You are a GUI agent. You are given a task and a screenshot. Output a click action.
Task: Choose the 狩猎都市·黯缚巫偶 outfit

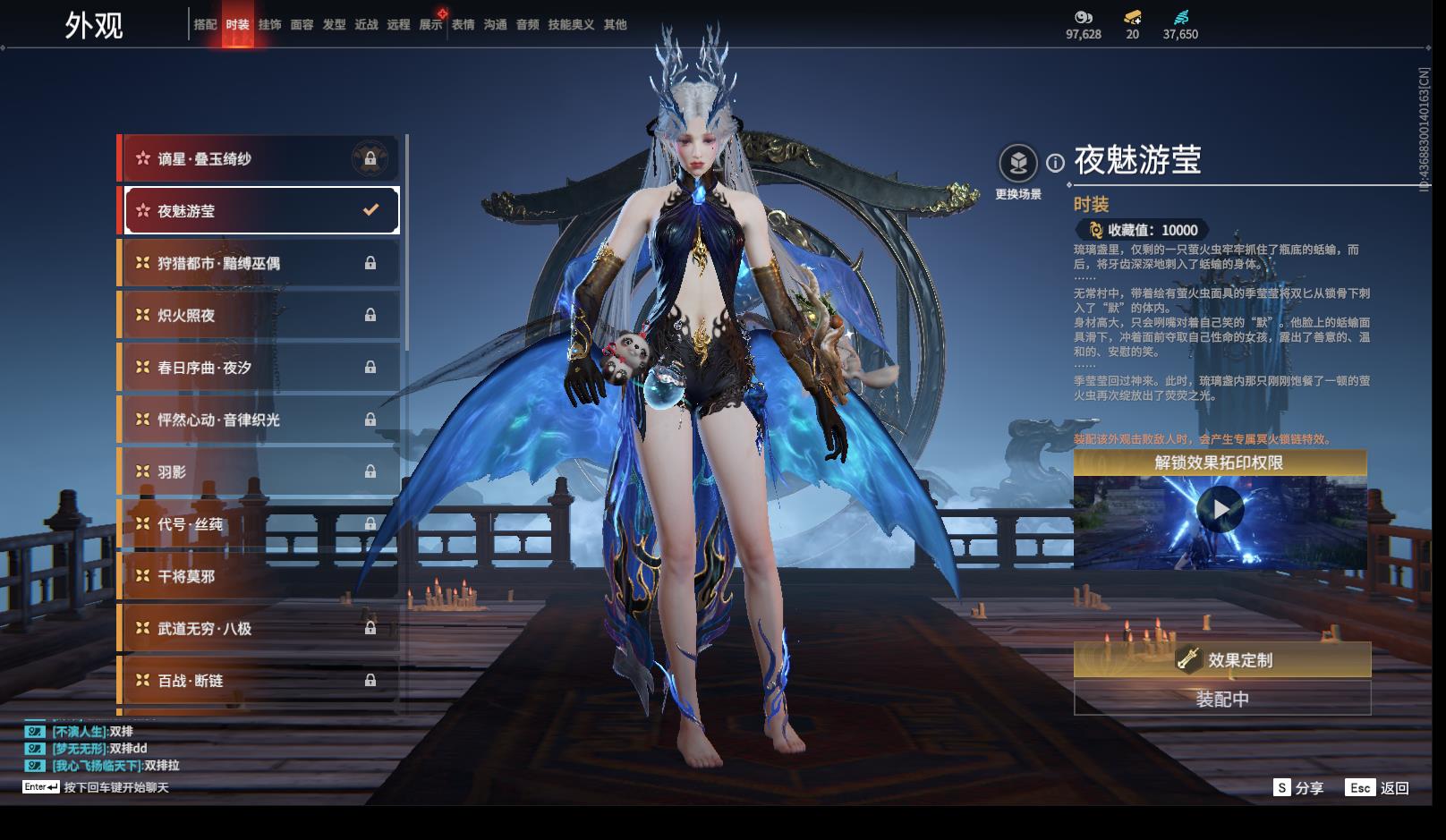click(x=259, y=263)
